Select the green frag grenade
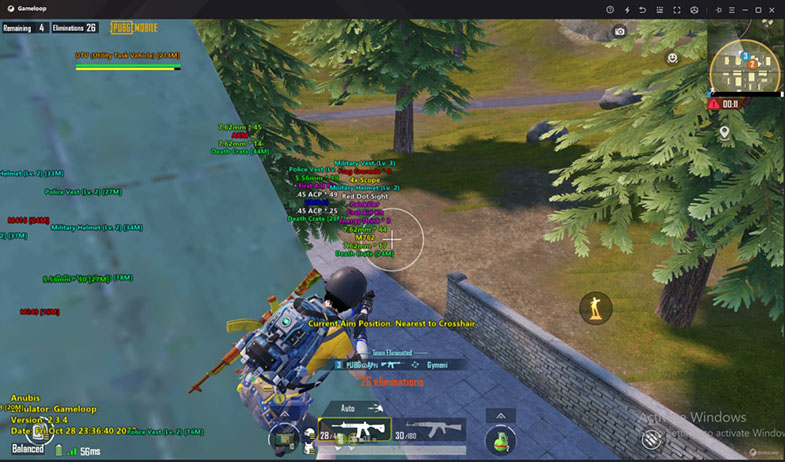The width and height of the screenshot is (785, 462). pyautogui.click(x=500, y=440)
